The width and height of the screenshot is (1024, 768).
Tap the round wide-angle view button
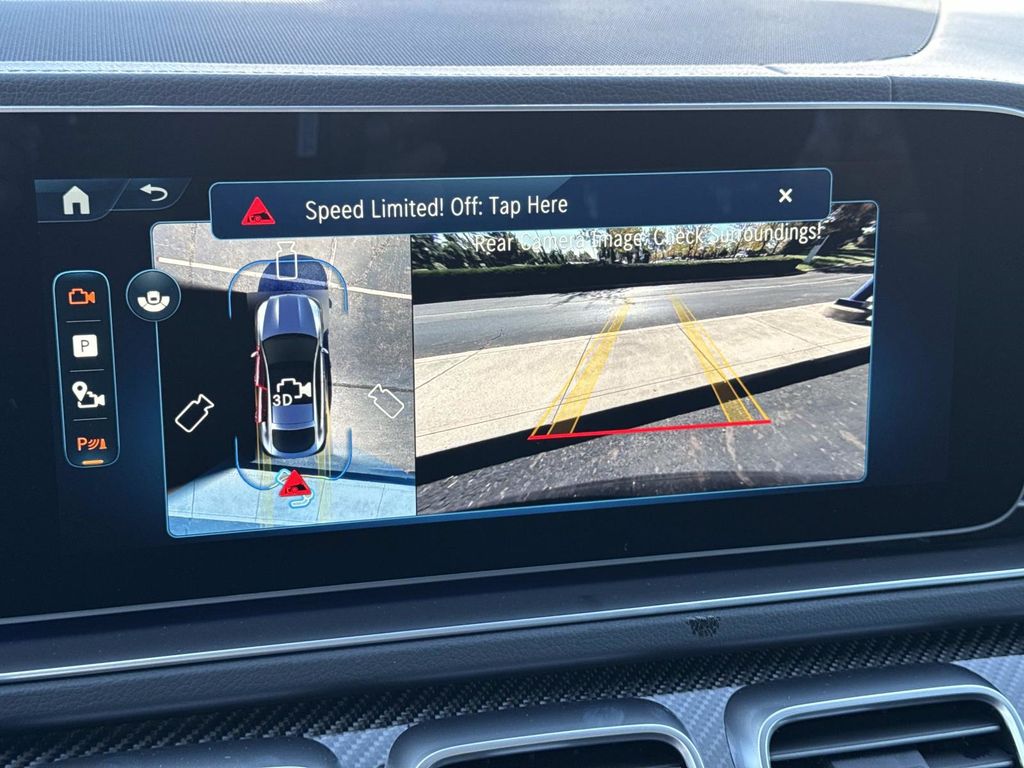(x=153, y=296)
